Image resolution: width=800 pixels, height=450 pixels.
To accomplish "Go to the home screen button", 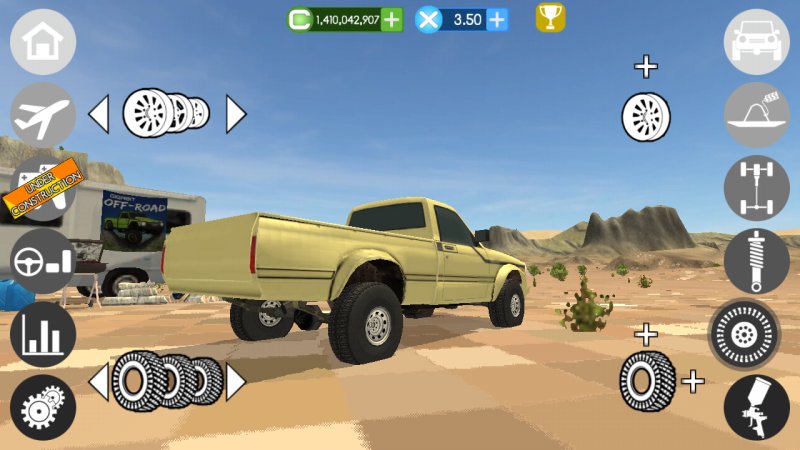I will click(x=43, y=42).
